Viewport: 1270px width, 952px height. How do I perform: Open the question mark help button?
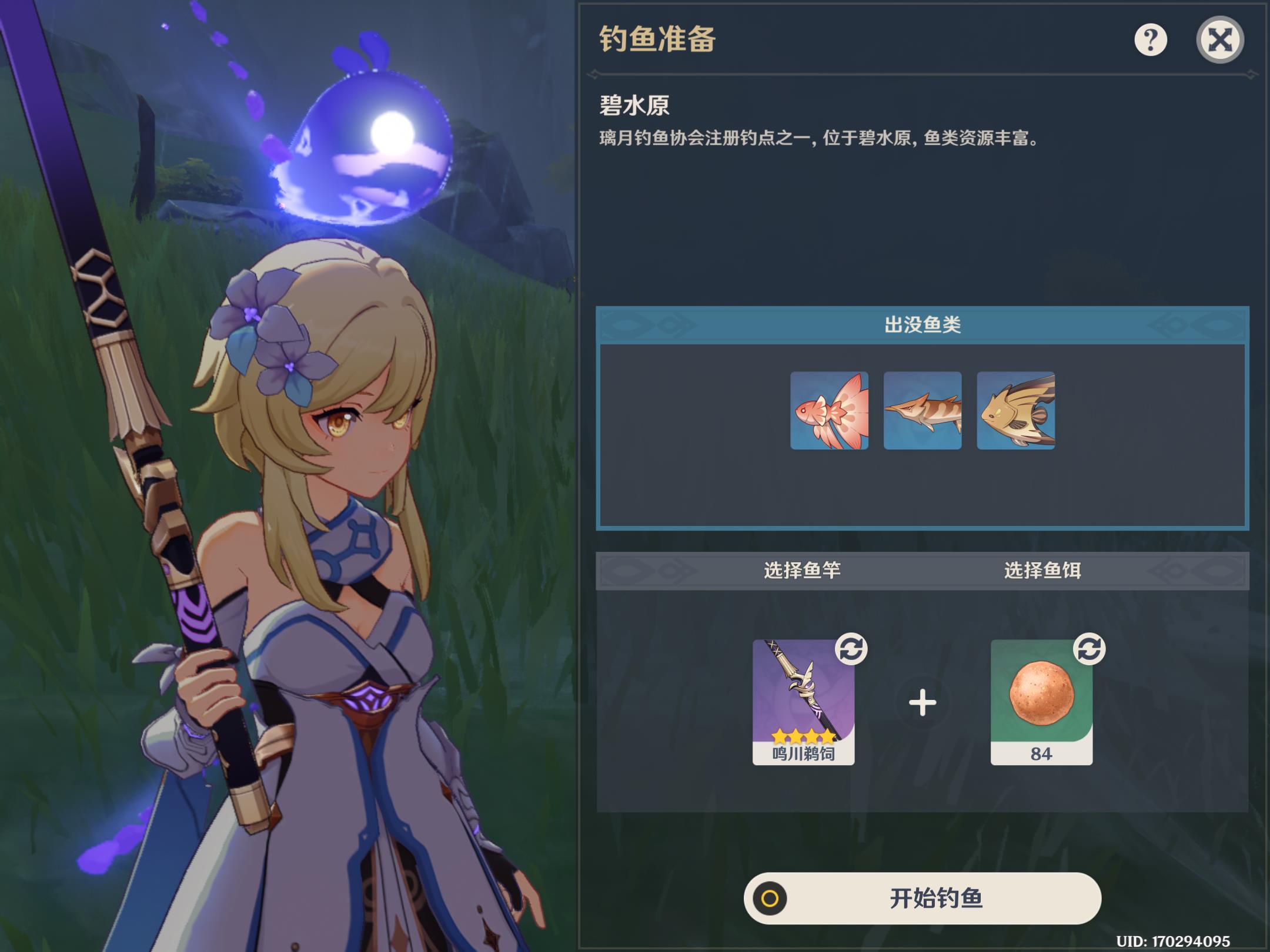(x=1150, y=40)
